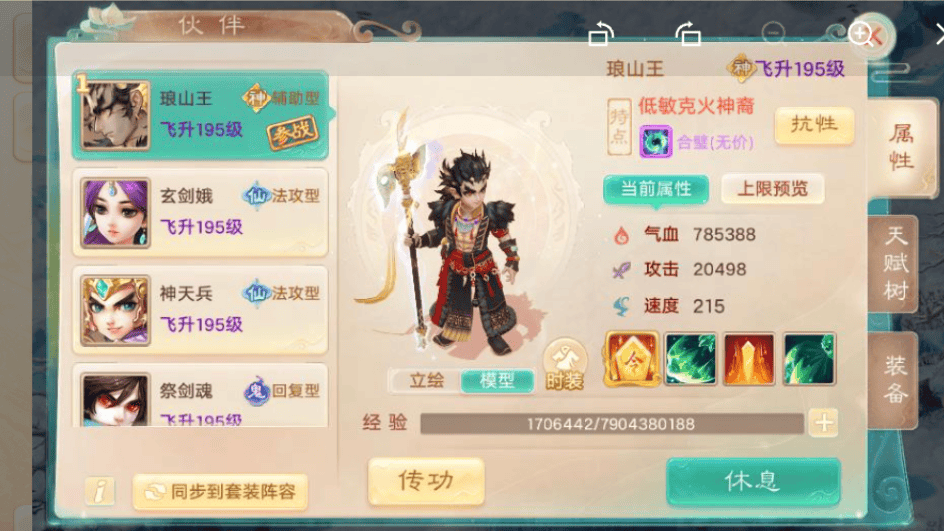Viewport: 944px width, 531px height.
Task: Open the 时装 costume button
Action: click(565, 366)
